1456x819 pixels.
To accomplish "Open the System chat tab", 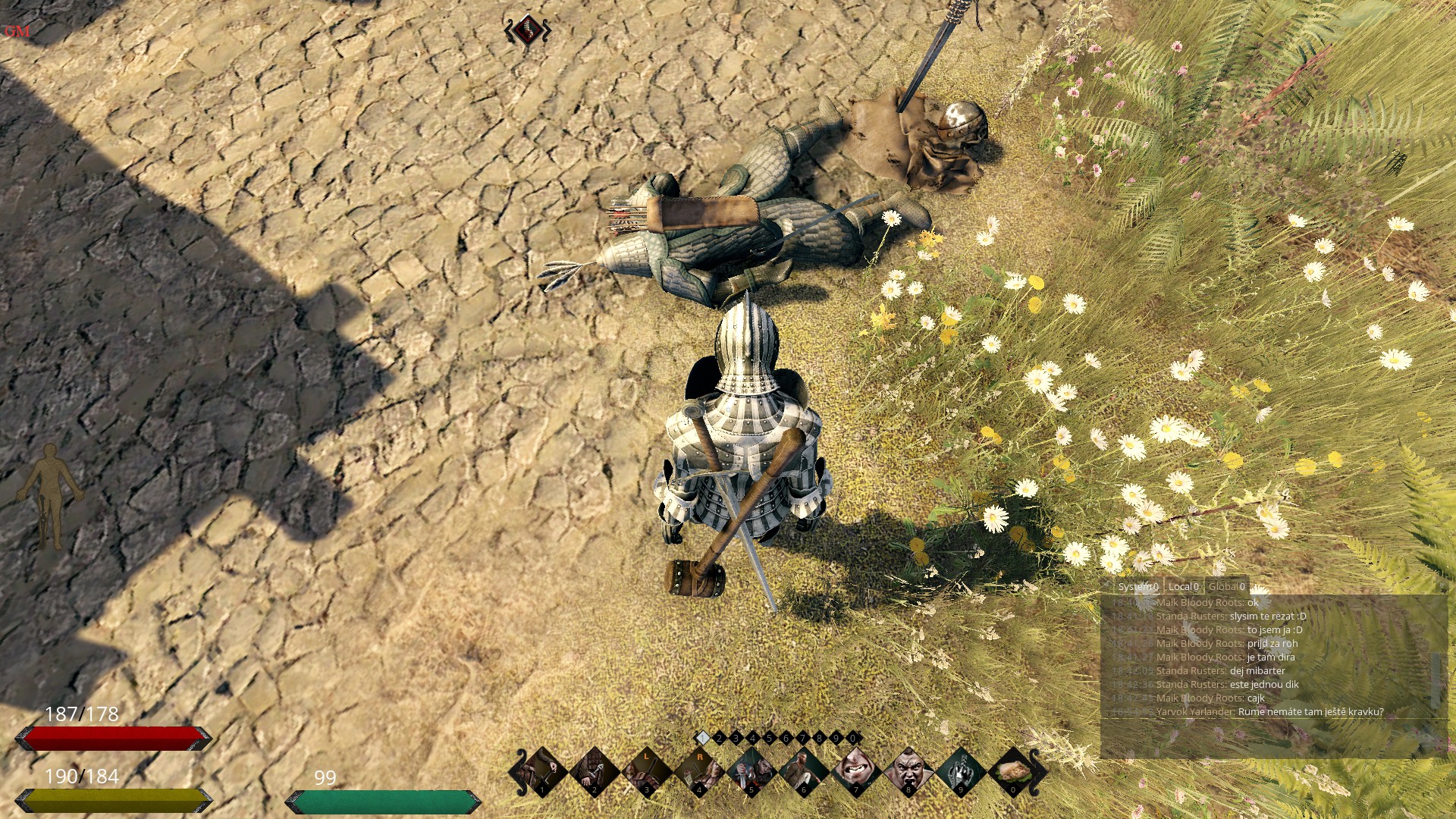I will pyautogui.click(x=1137, y=586).
